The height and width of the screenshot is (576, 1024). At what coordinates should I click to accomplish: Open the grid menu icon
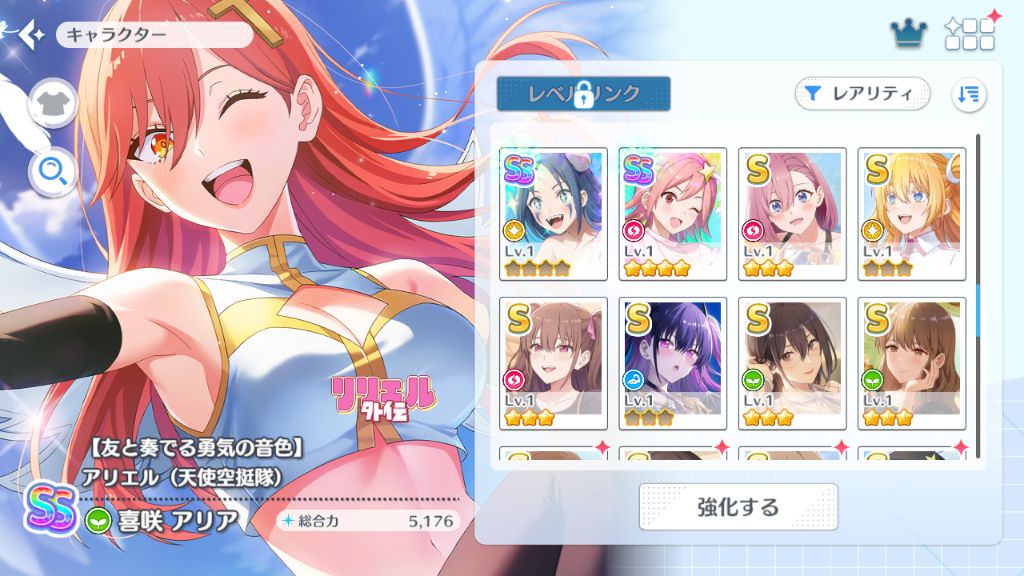coord(969,35)
